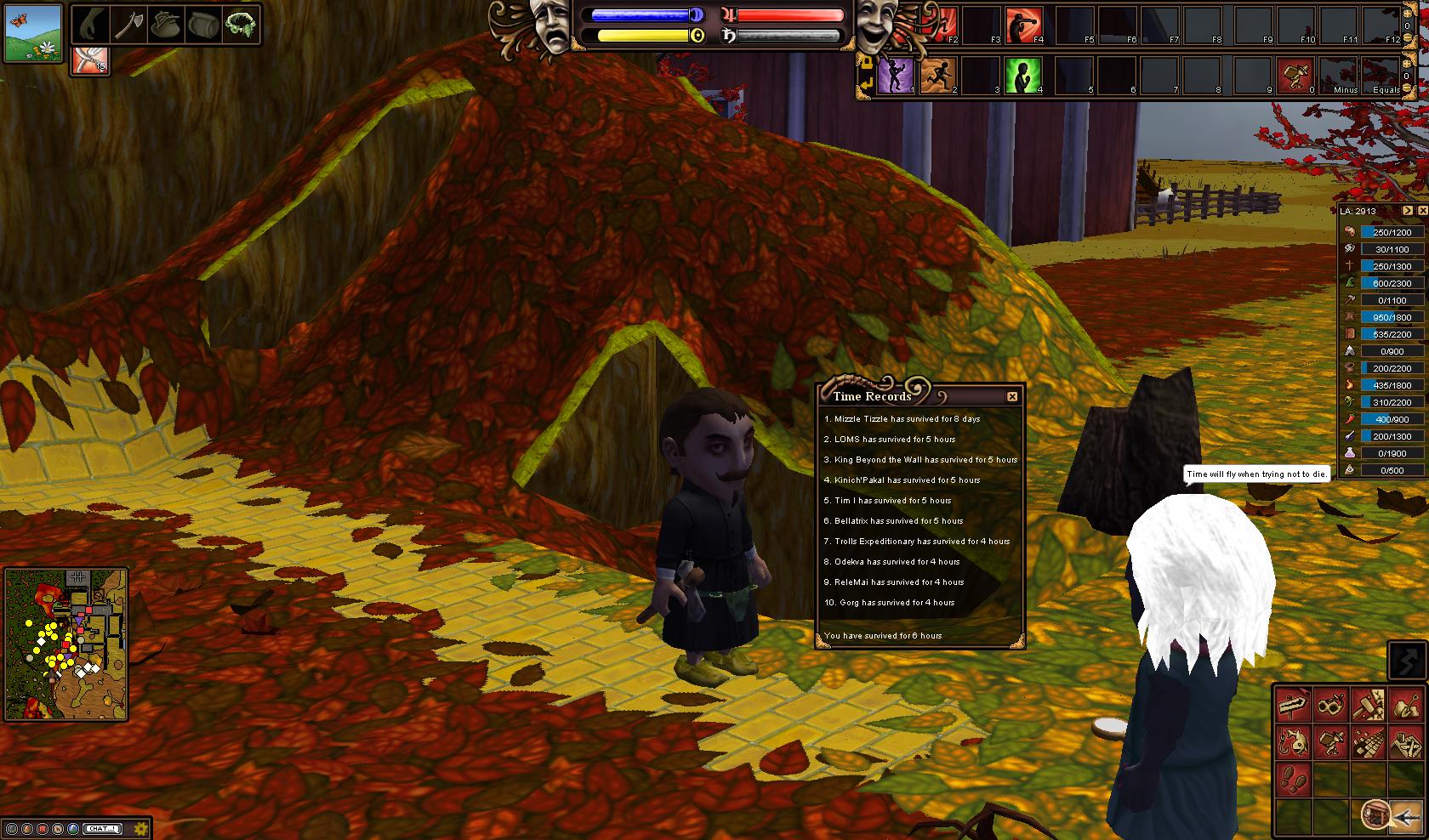Open the butterfly meadow portrait

pyautogui.click(x=33, y=33)
